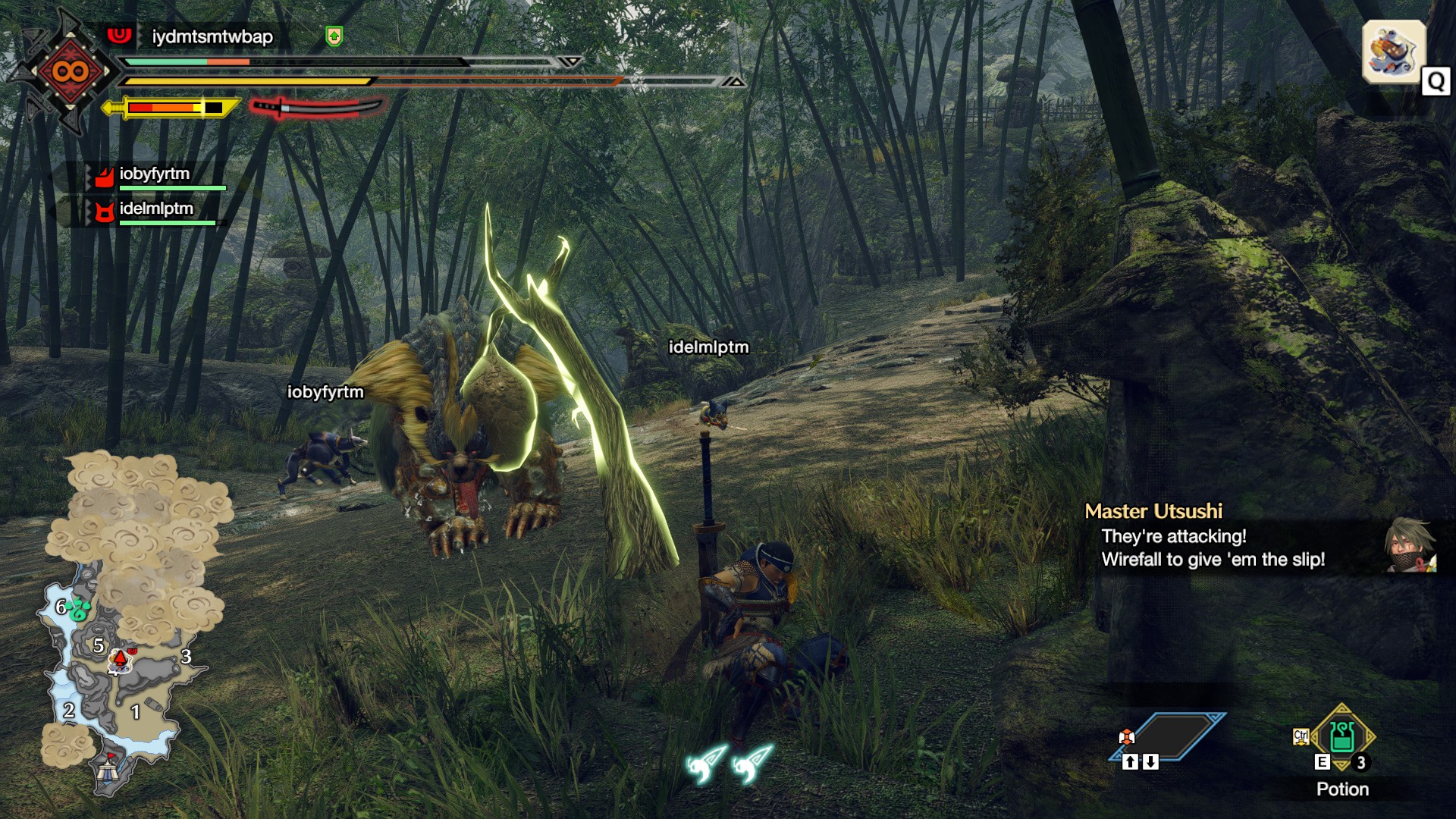Select the Potion item in the item bar
1456x819 pixels.
pos(1341,737)
